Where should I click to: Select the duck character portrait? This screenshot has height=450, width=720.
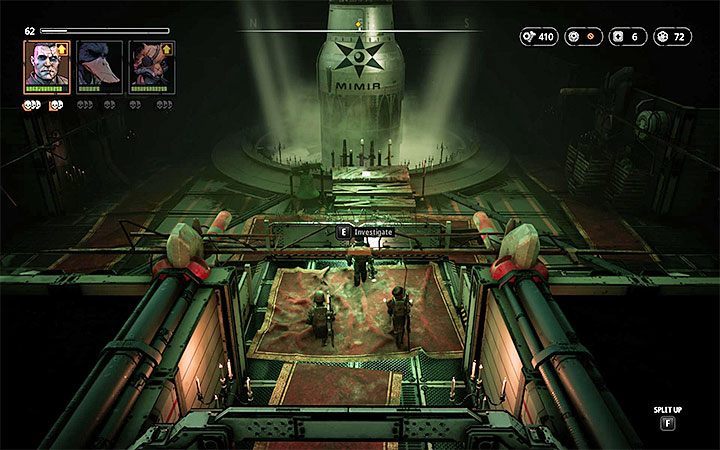99,66
